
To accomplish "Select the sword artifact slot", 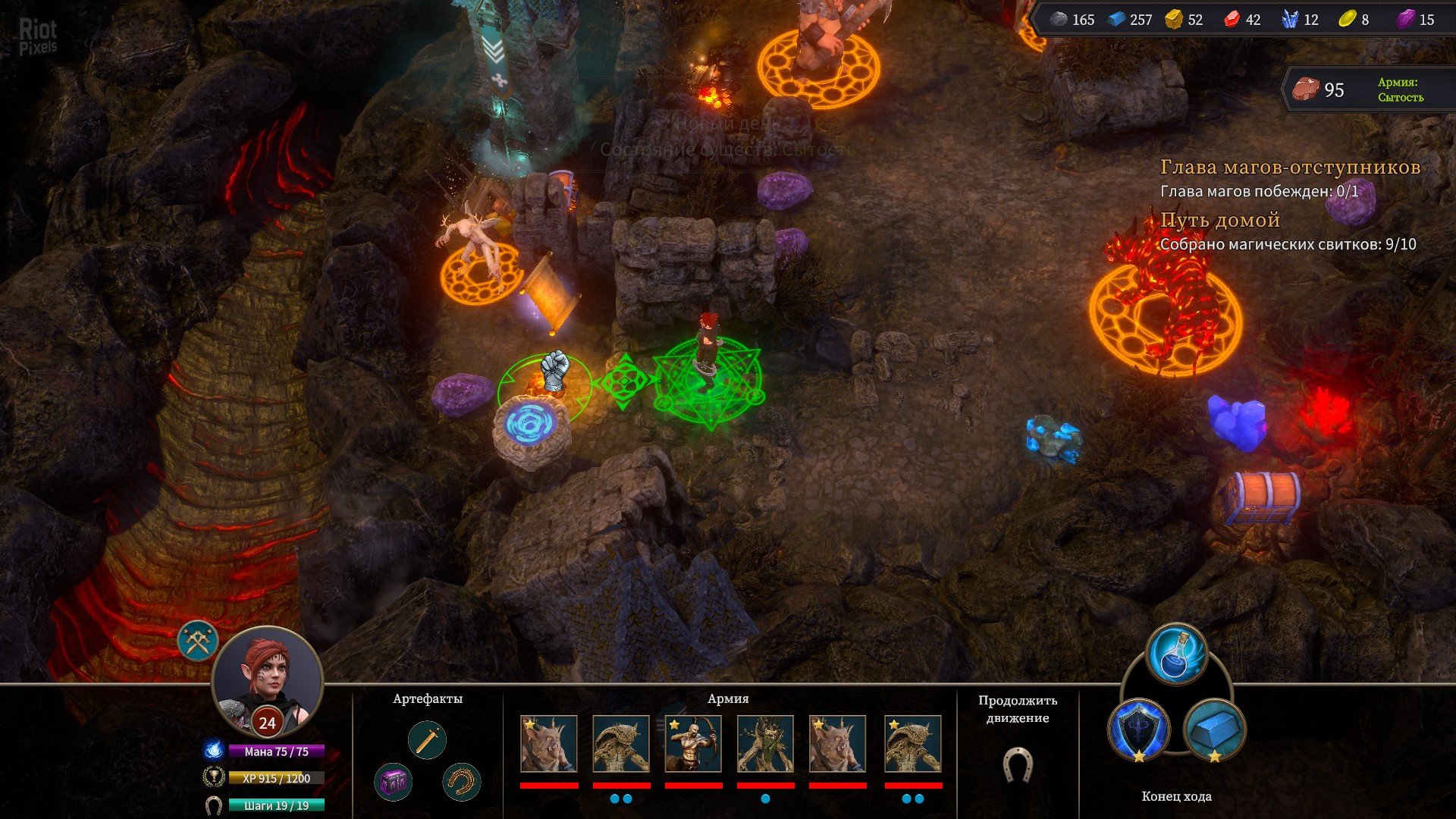I will point(427,740).
